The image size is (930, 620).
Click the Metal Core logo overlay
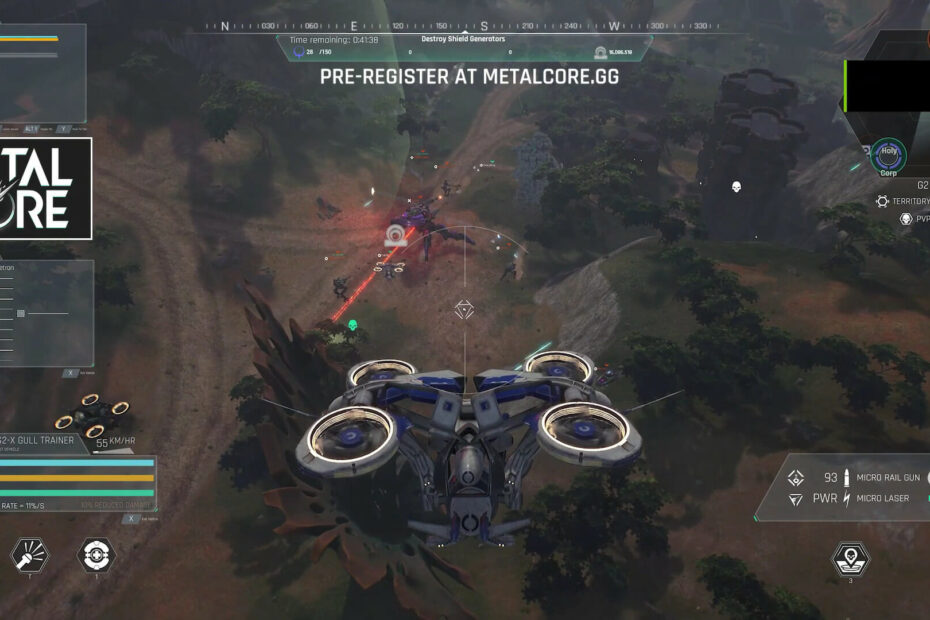[46, 189]
